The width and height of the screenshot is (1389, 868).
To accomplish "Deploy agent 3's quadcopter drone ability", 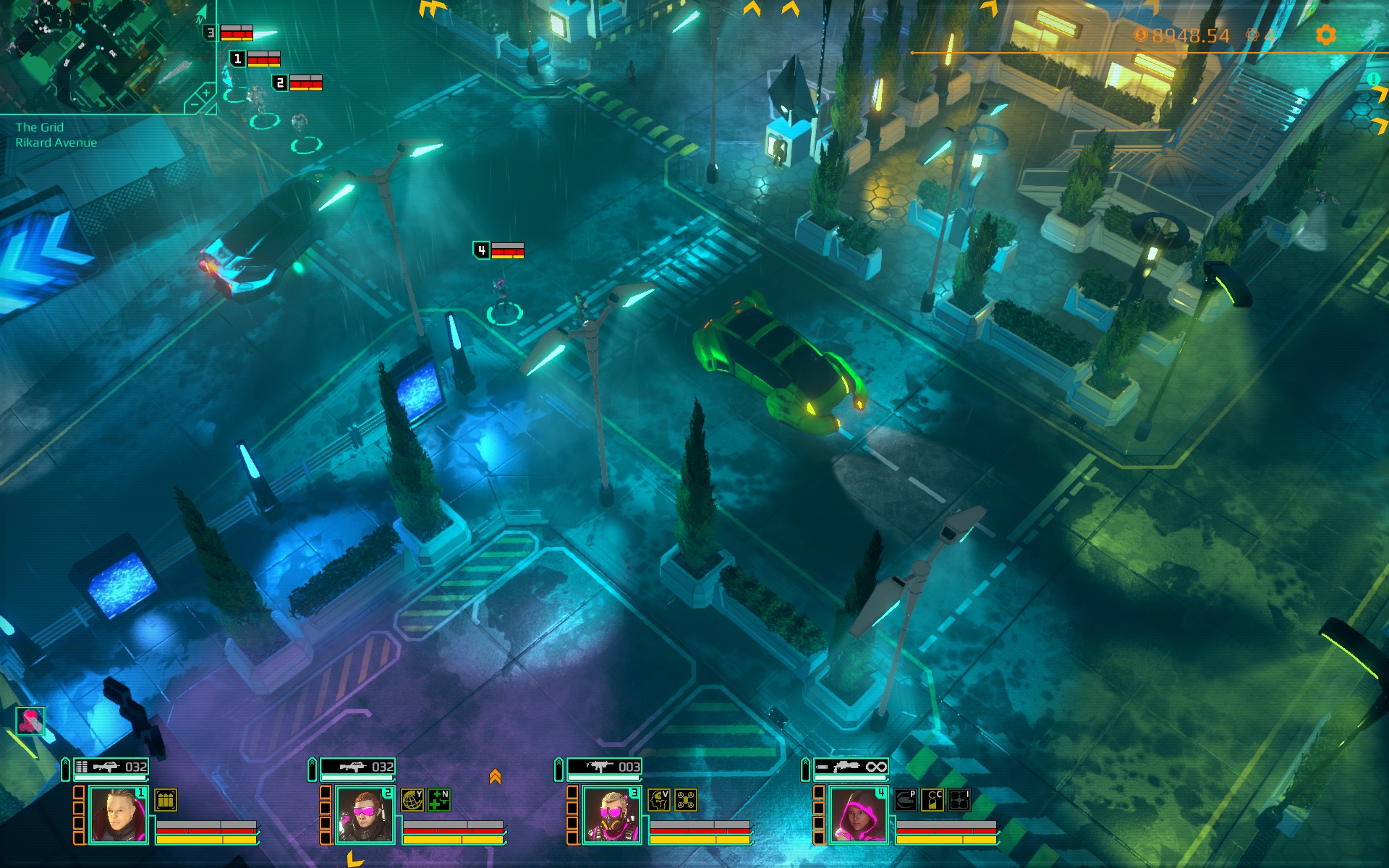I will point(686,800).
